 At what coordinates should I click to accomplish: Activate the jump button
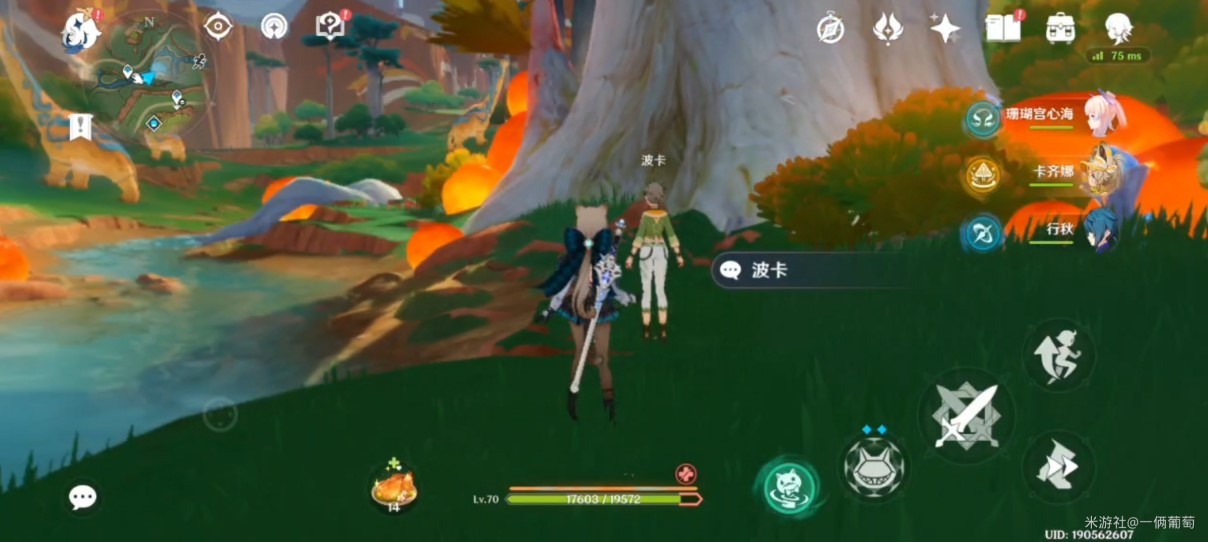[x=1058, y=355]
